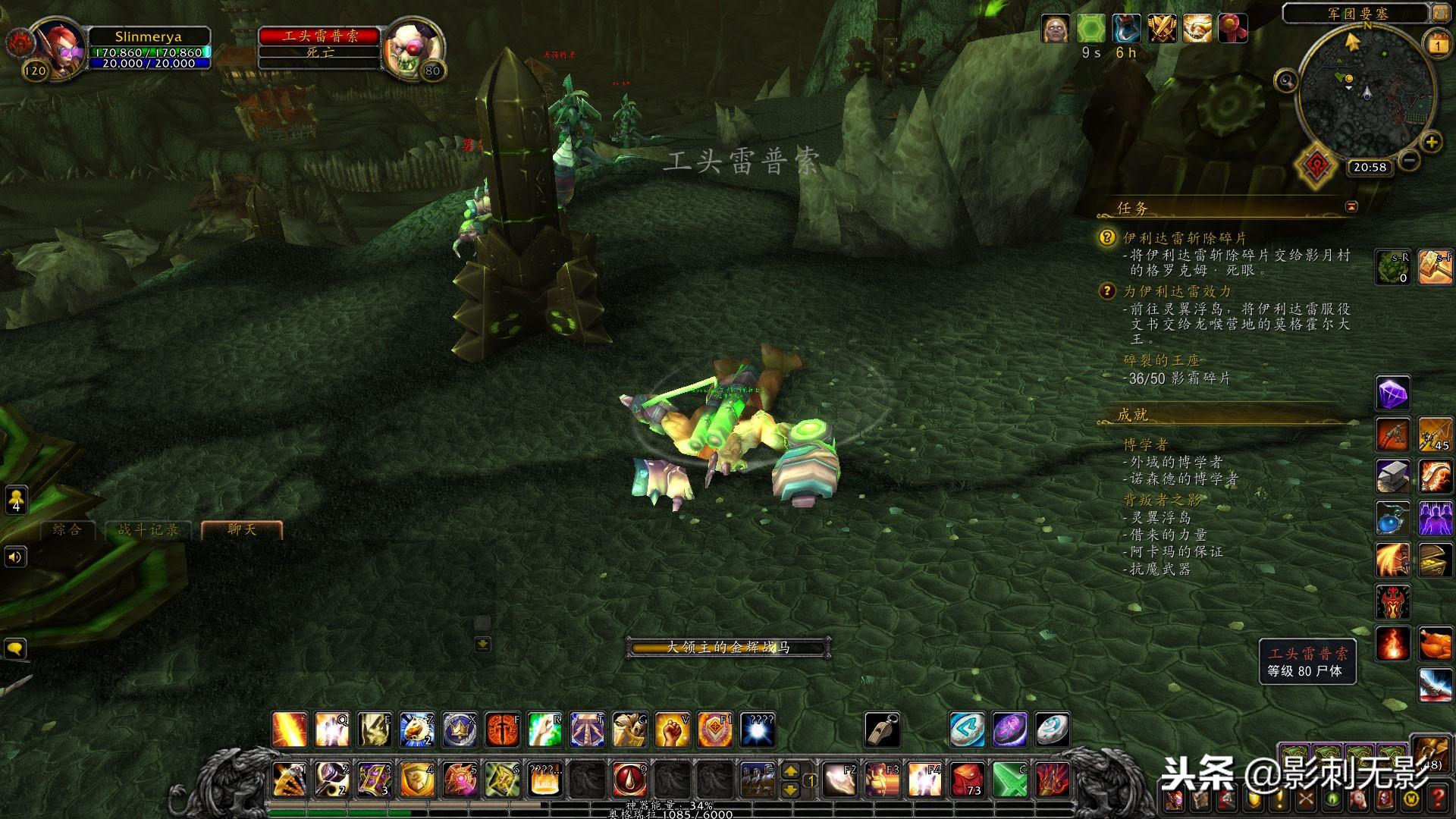Open the calendar button beside the minimap
1456x819 pixels.
1437,45
